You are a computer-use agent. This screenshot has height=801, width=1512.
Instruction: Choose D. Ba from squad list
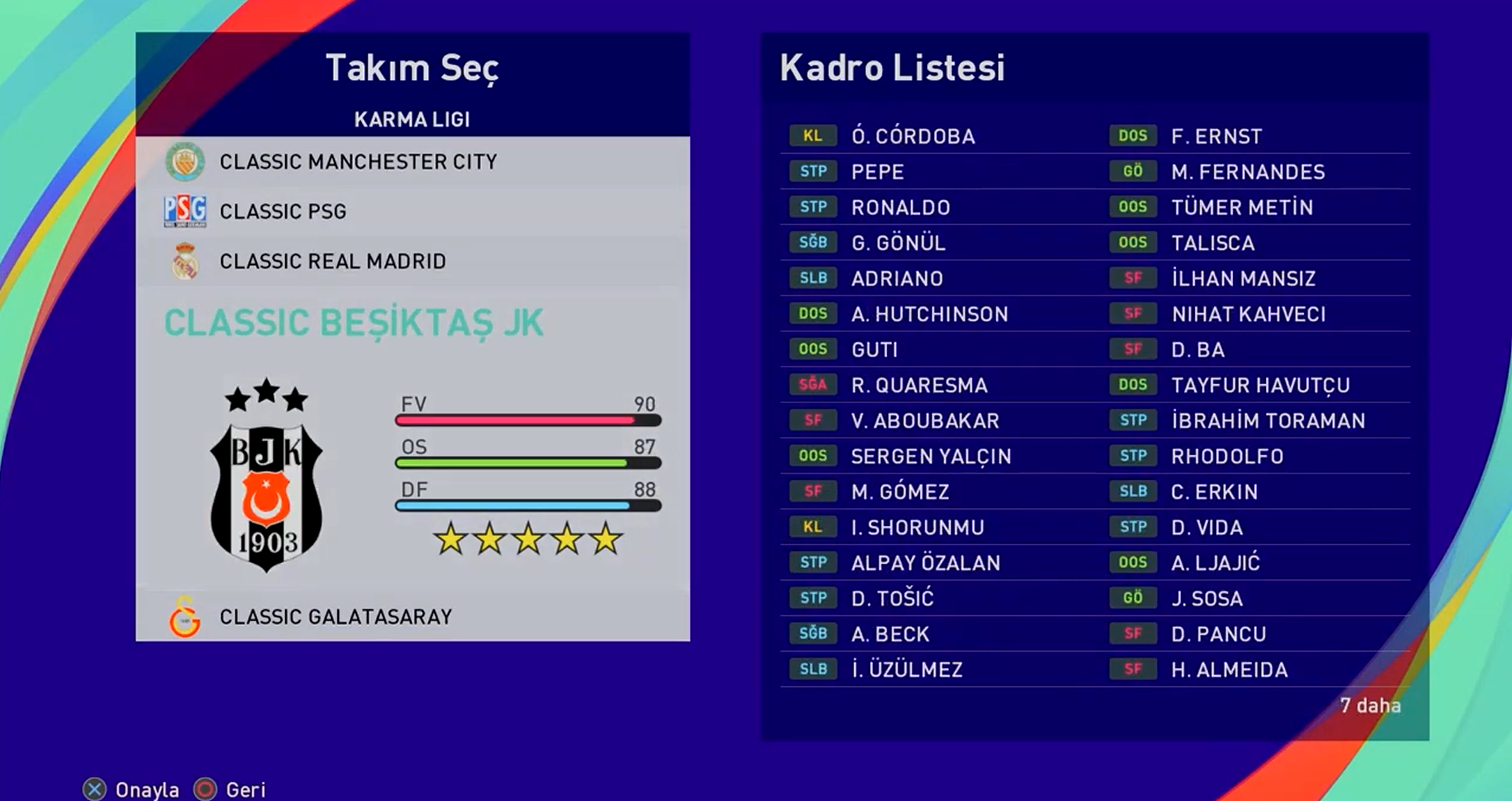click(x=1197, y=350)
